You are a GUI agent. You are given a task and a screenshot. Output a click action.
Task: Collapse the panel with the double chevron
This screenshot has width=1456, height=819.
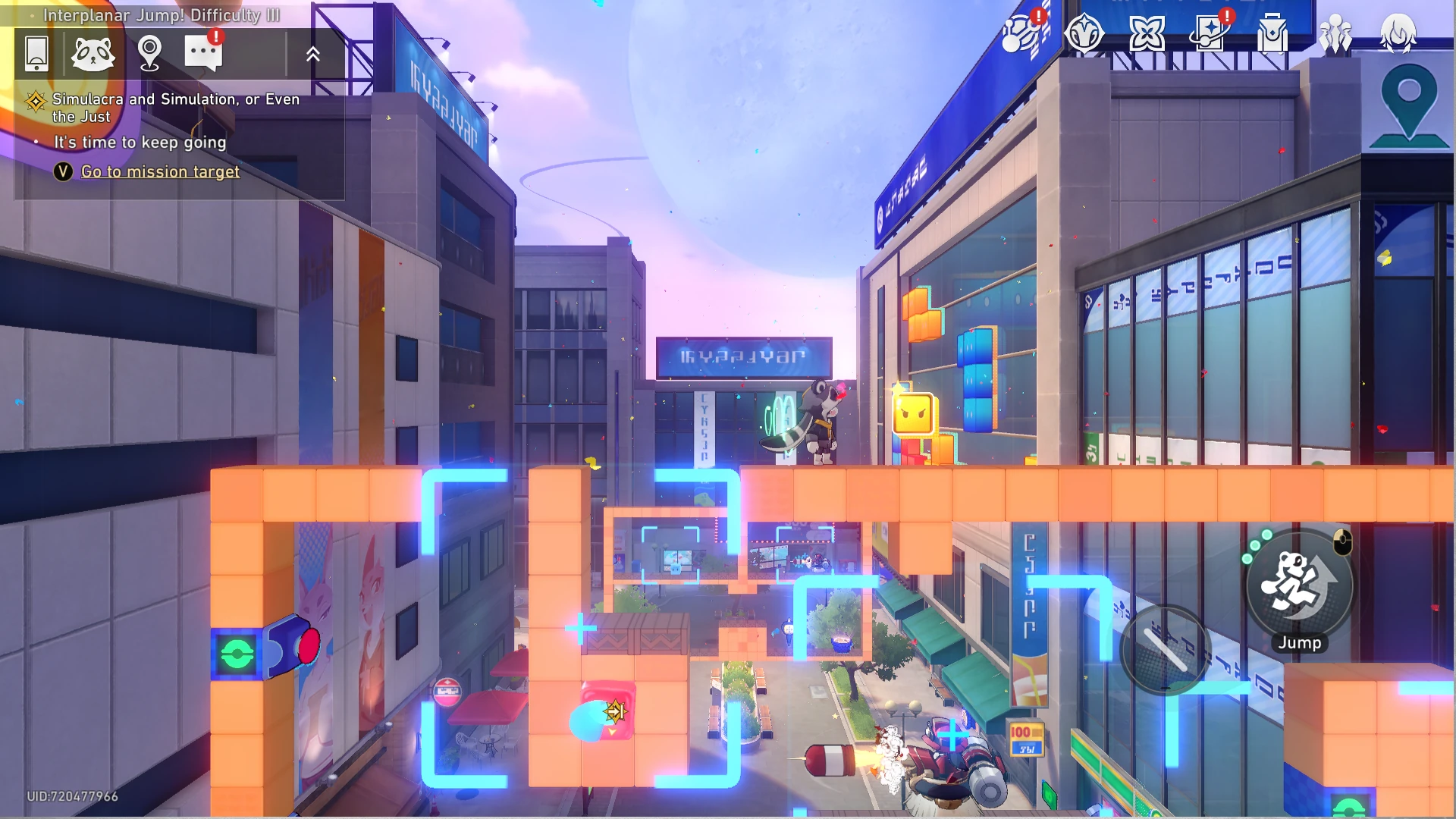click(313, 54)
